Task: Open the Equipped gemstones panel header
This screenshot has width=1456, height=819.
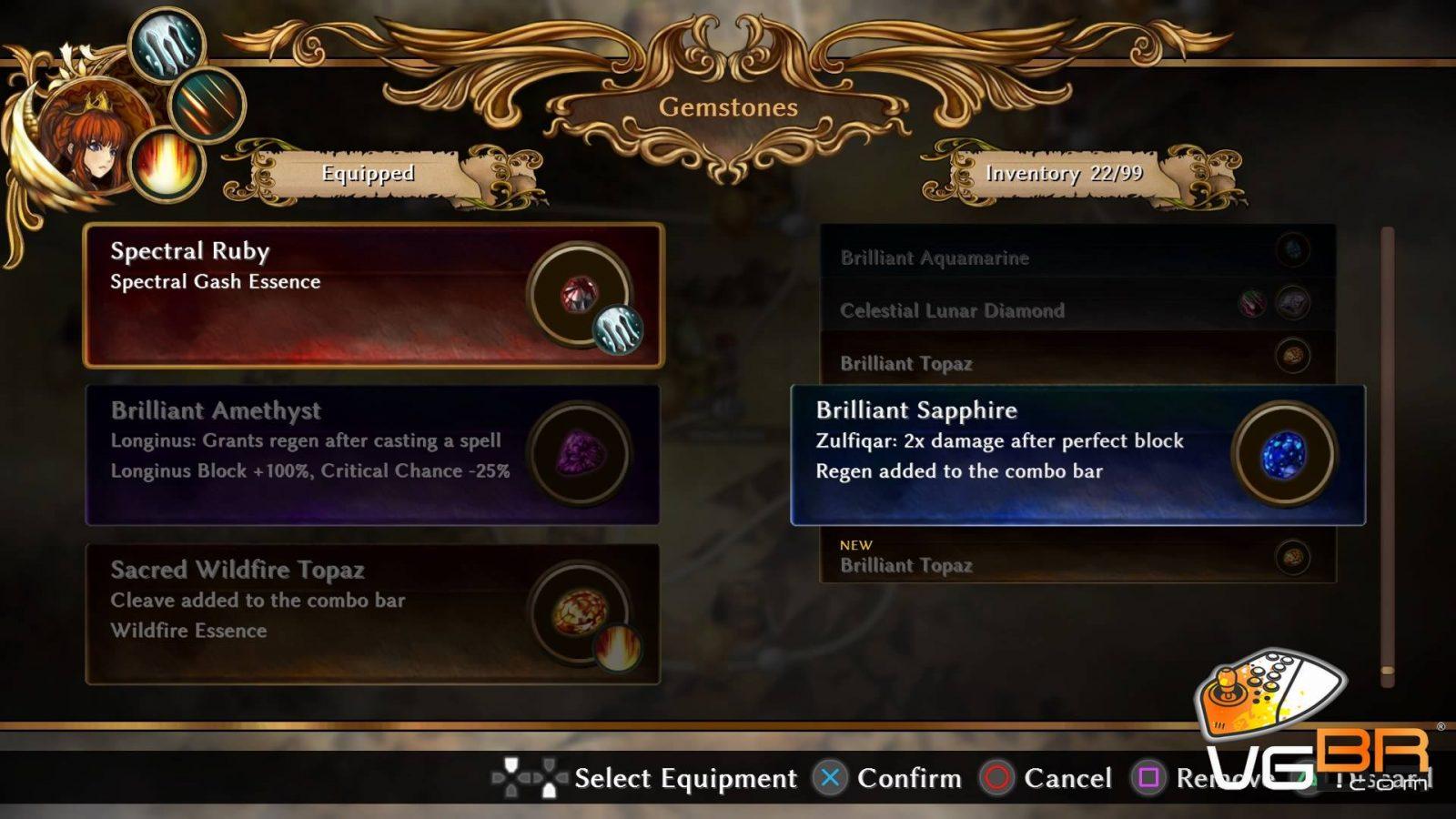Action: coord(368,173)
